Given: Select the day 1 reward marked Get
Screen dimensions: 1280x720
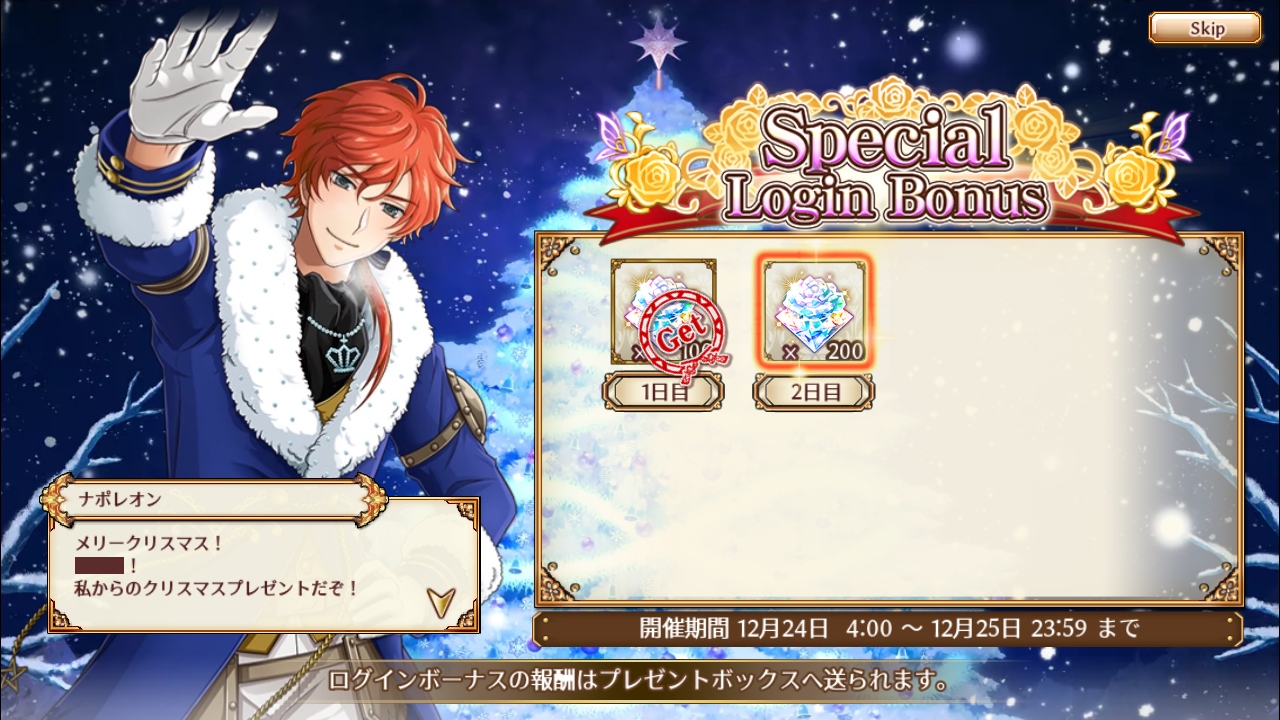Looking at the screenshot, I should click(x=664, y=312).
